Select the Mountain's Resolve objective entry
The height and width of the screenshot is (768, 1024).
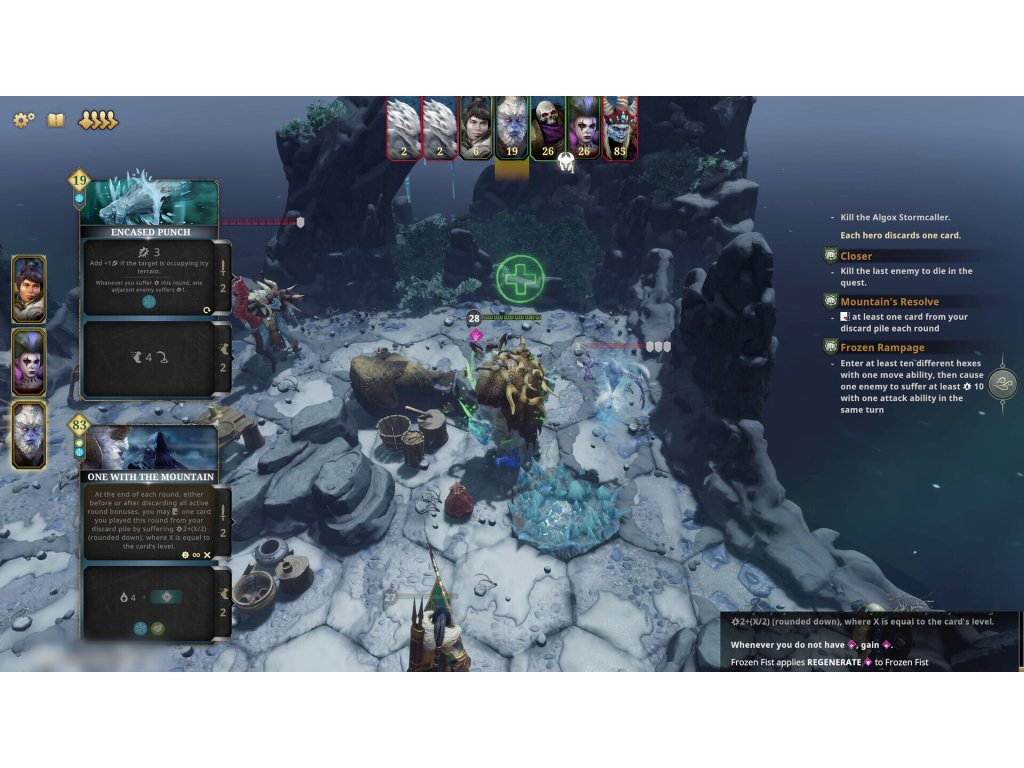889,301
